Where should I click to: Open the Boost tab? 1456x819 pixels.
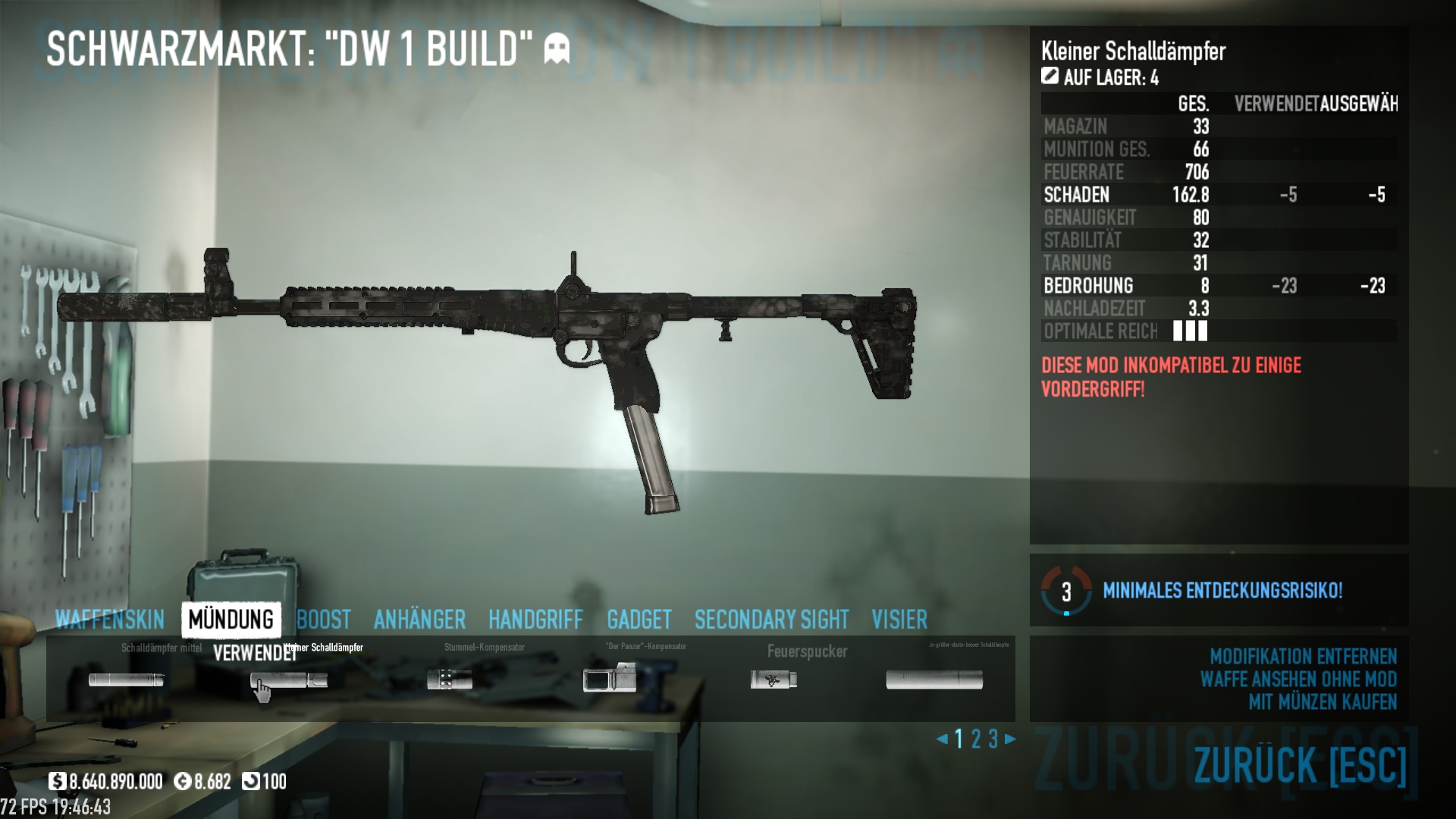(324, 620)
